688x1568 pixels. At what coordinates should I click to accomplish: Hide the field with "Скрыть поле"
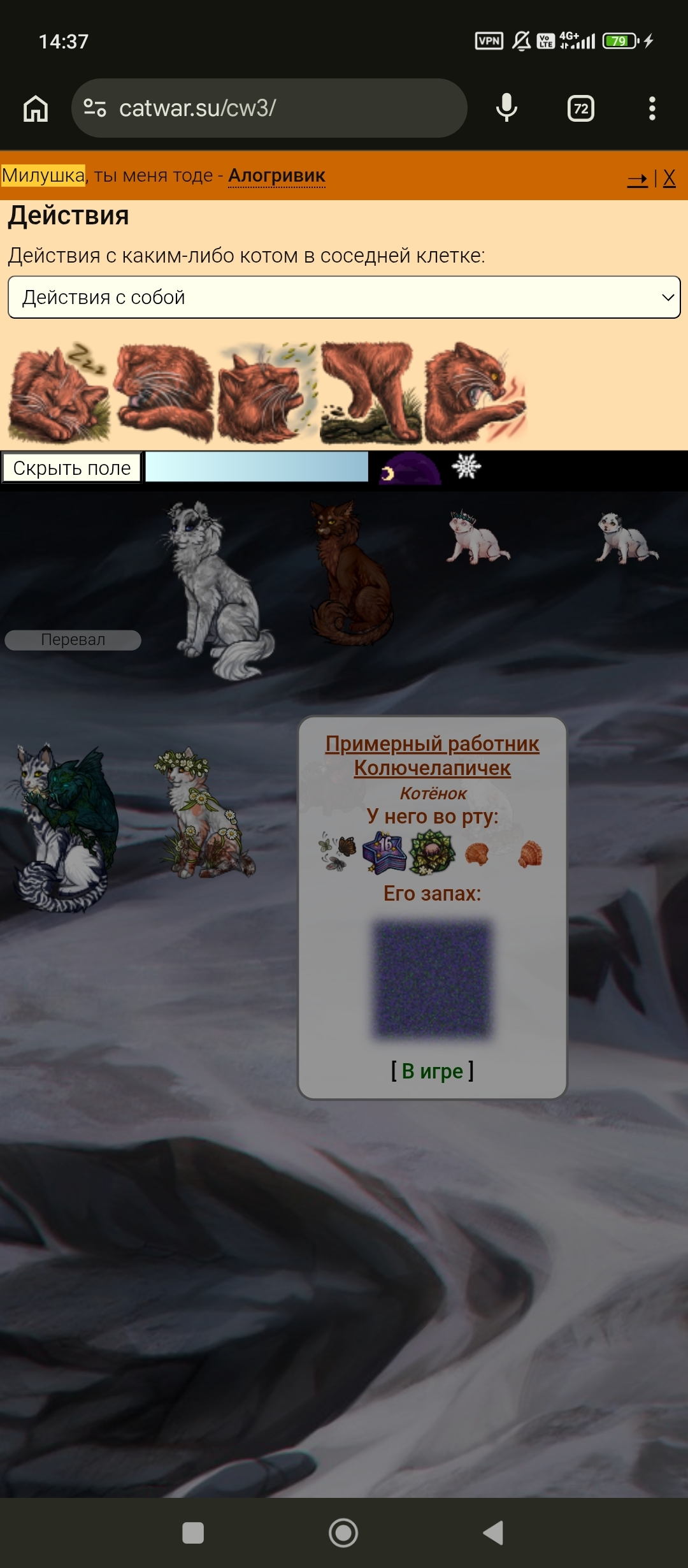click(x=71, y=468)
